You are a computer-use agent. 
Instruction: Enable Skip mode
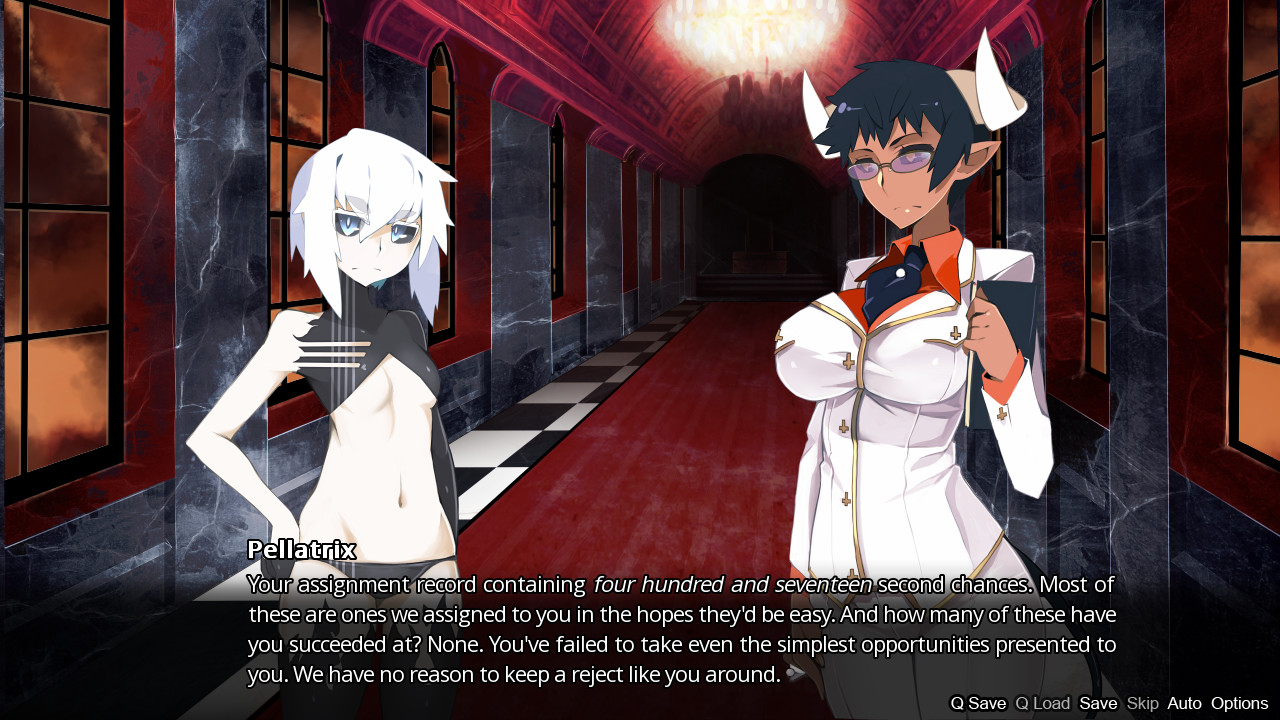[x=1142, y=703]
